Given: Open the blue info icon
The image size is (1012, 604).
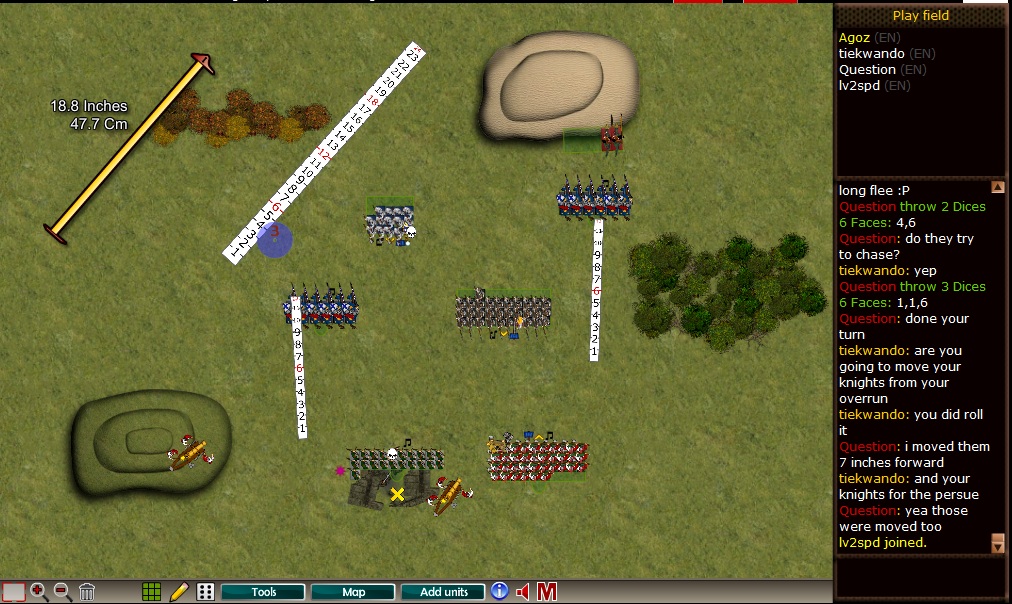Looking at the screenshot, I should point(499,591).
